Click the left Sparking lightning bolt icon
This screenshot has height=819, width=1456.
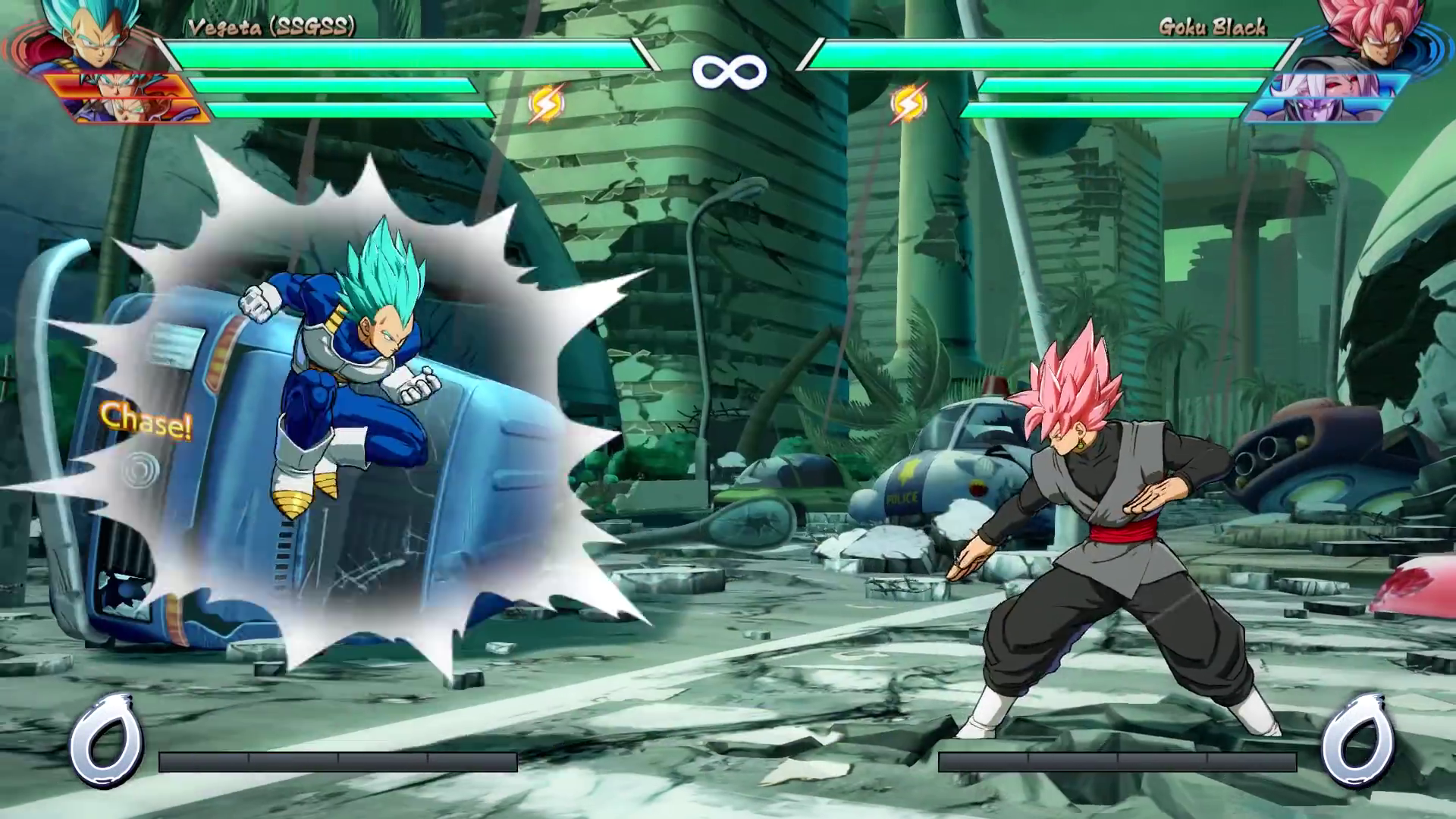click(548, 103)
